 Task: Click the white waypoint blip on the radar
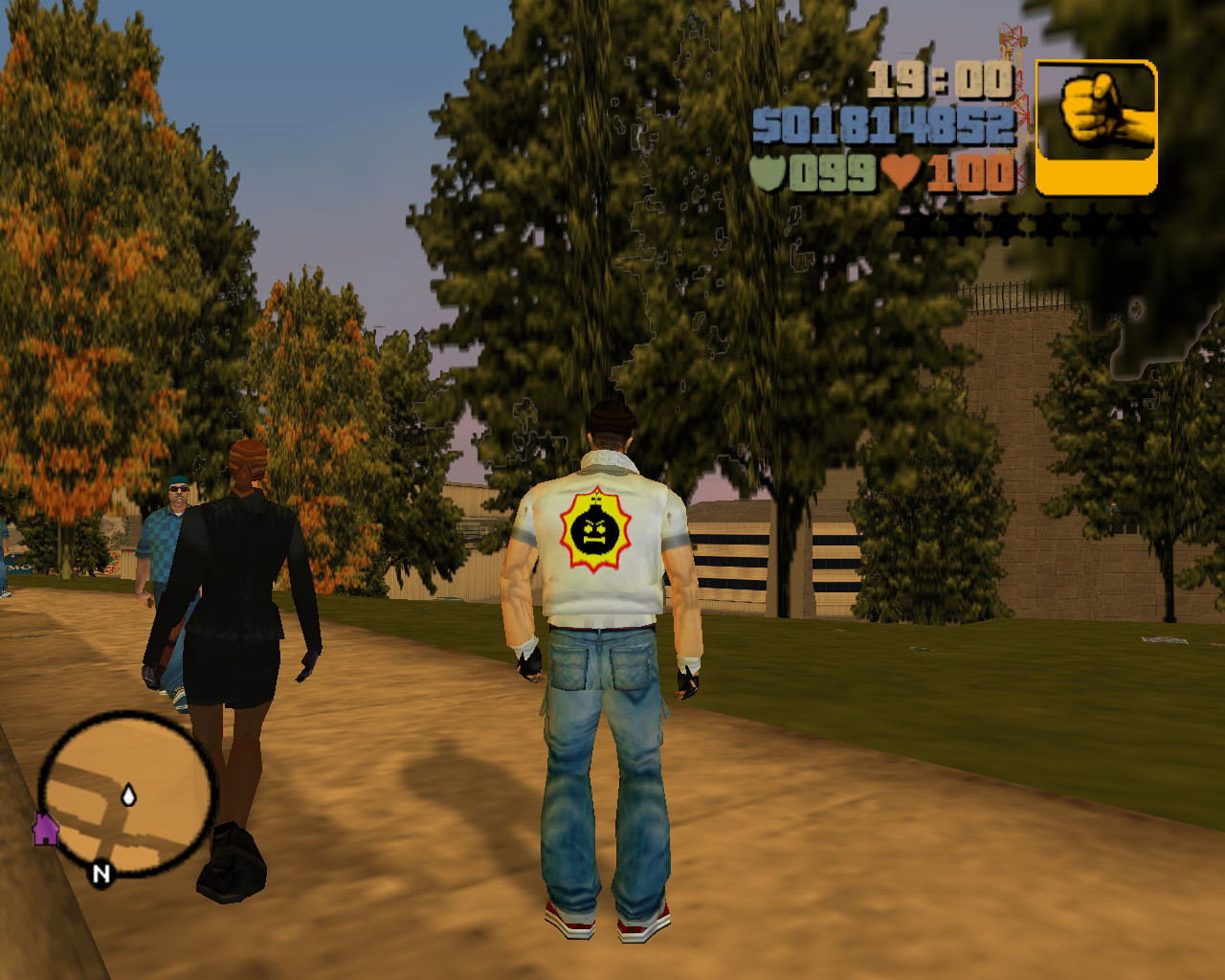pos(128,793)
